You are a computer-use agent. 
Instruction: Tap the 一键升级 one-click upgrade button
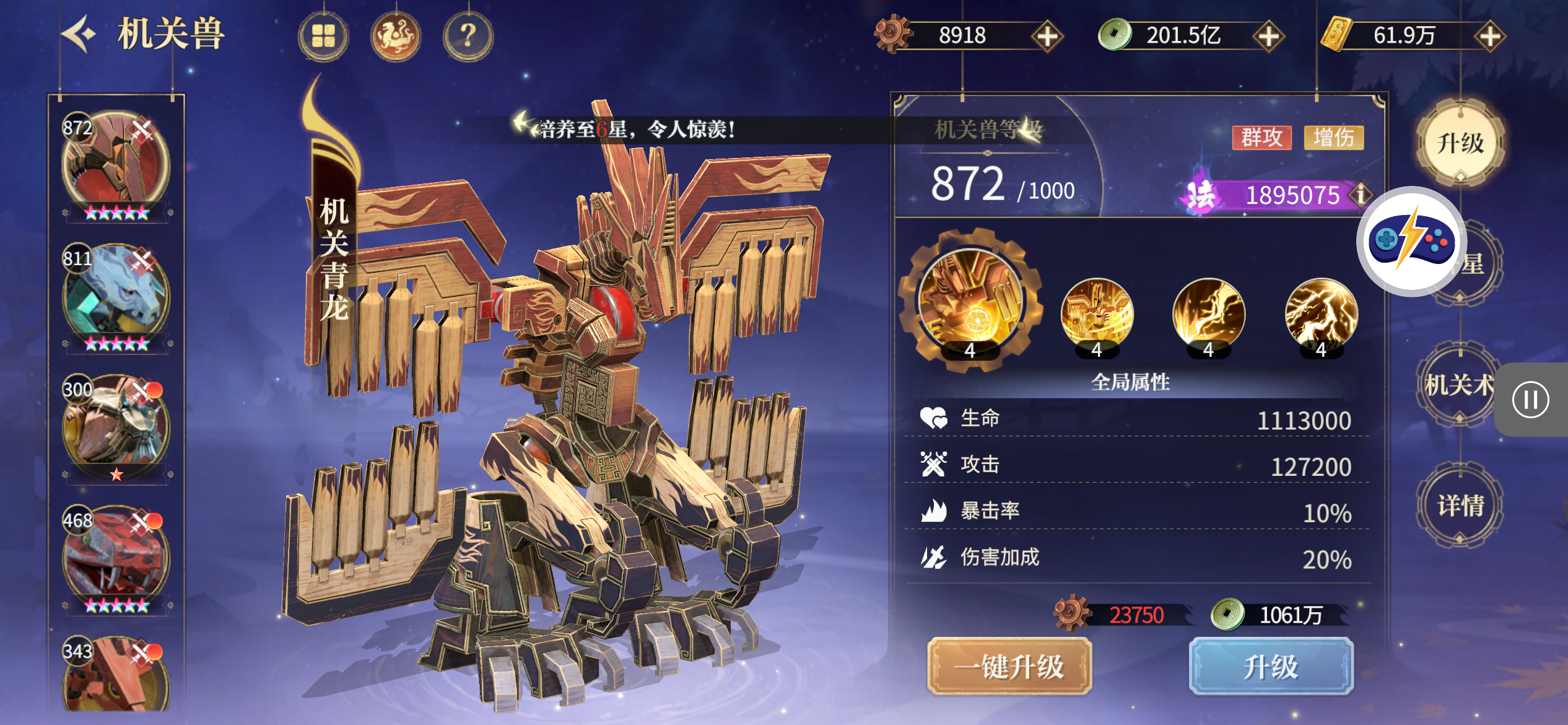(1009, 667)
